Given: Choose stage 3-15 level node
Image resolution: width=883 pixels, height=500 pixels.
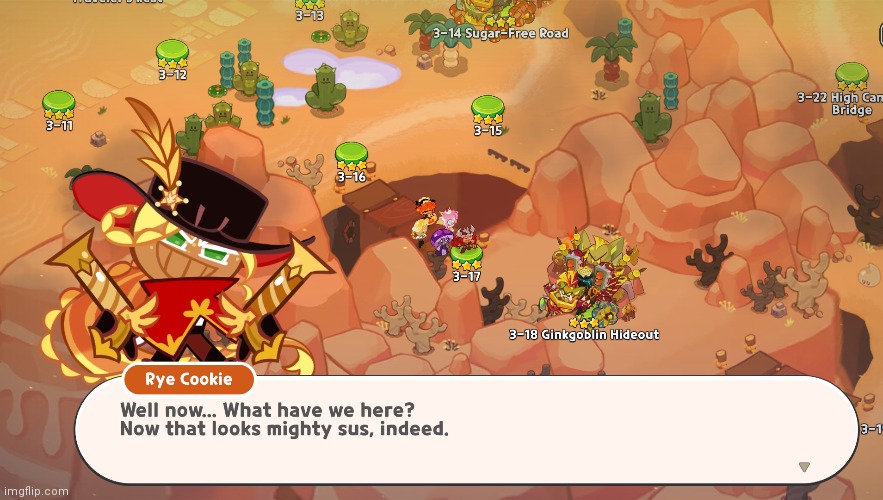Looking at the screenshot, I should coord(487,110).
